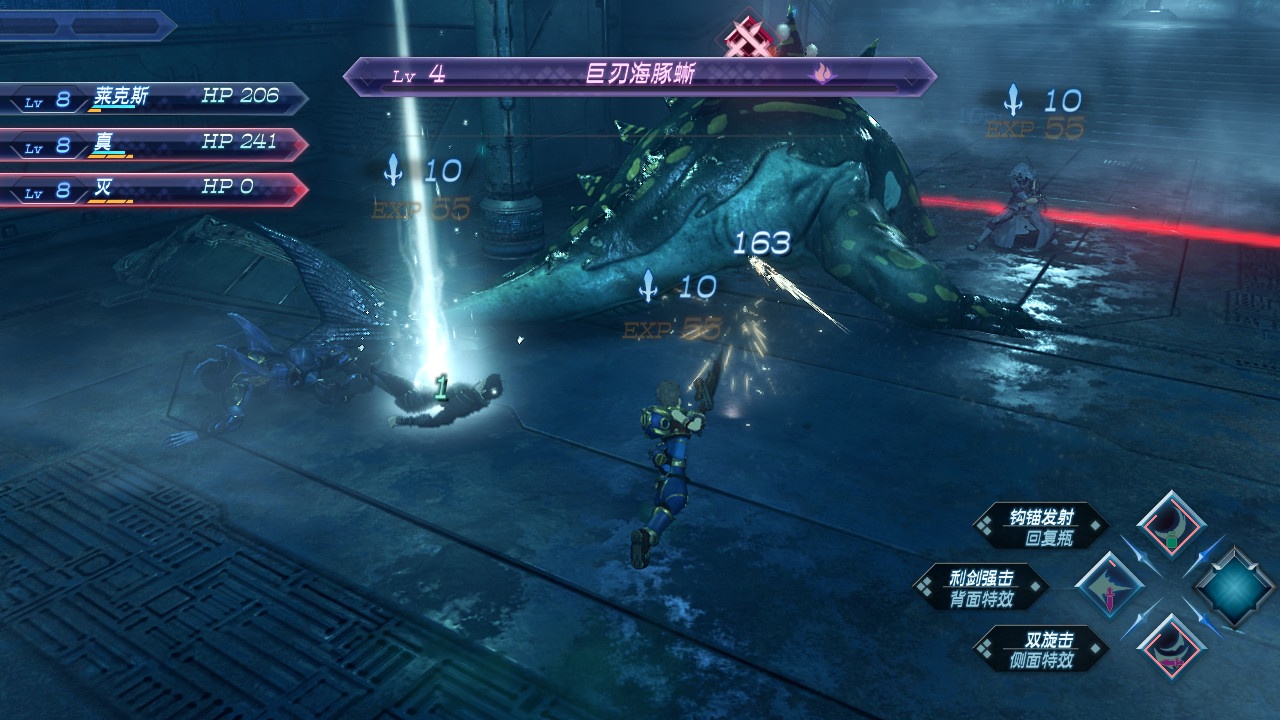The height and width of the screenshot is (720, 1280).
Task: Activate the glowing blue special diamond
Action: pyautogui.click(x=1235, y=586)
